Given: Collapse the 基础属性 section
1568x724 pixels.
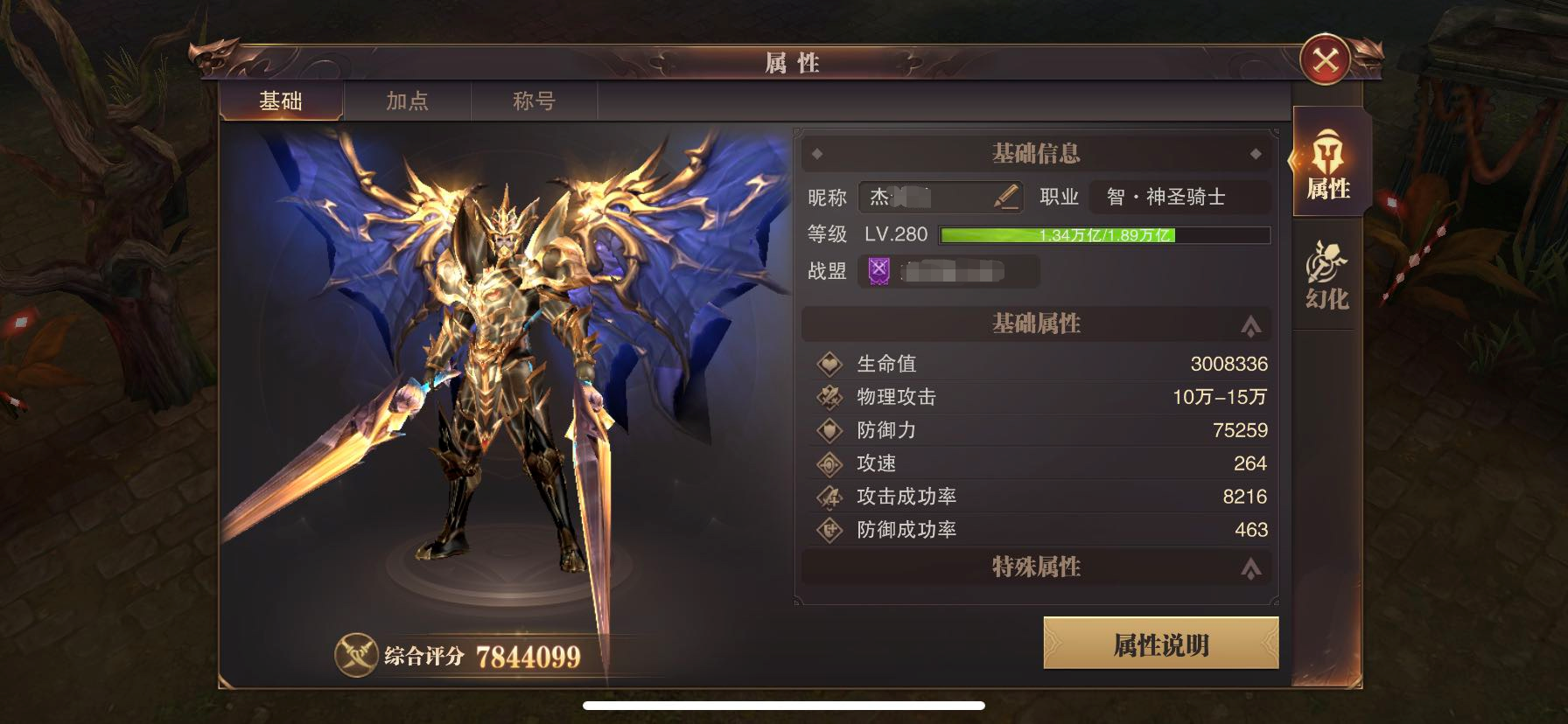Looking at the screenshot, I should [x=1251, y=324].
